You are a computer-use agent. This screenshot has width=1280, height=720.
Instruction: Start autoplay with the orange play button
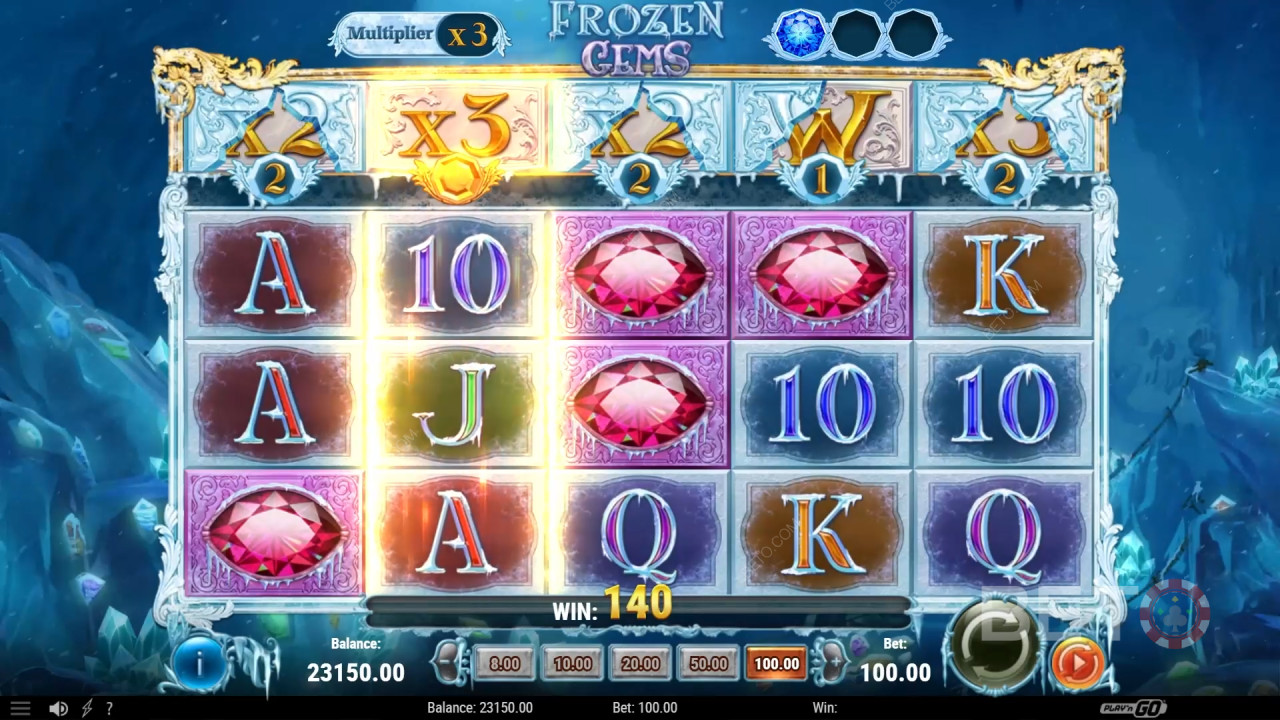[x=1078, y=662]
